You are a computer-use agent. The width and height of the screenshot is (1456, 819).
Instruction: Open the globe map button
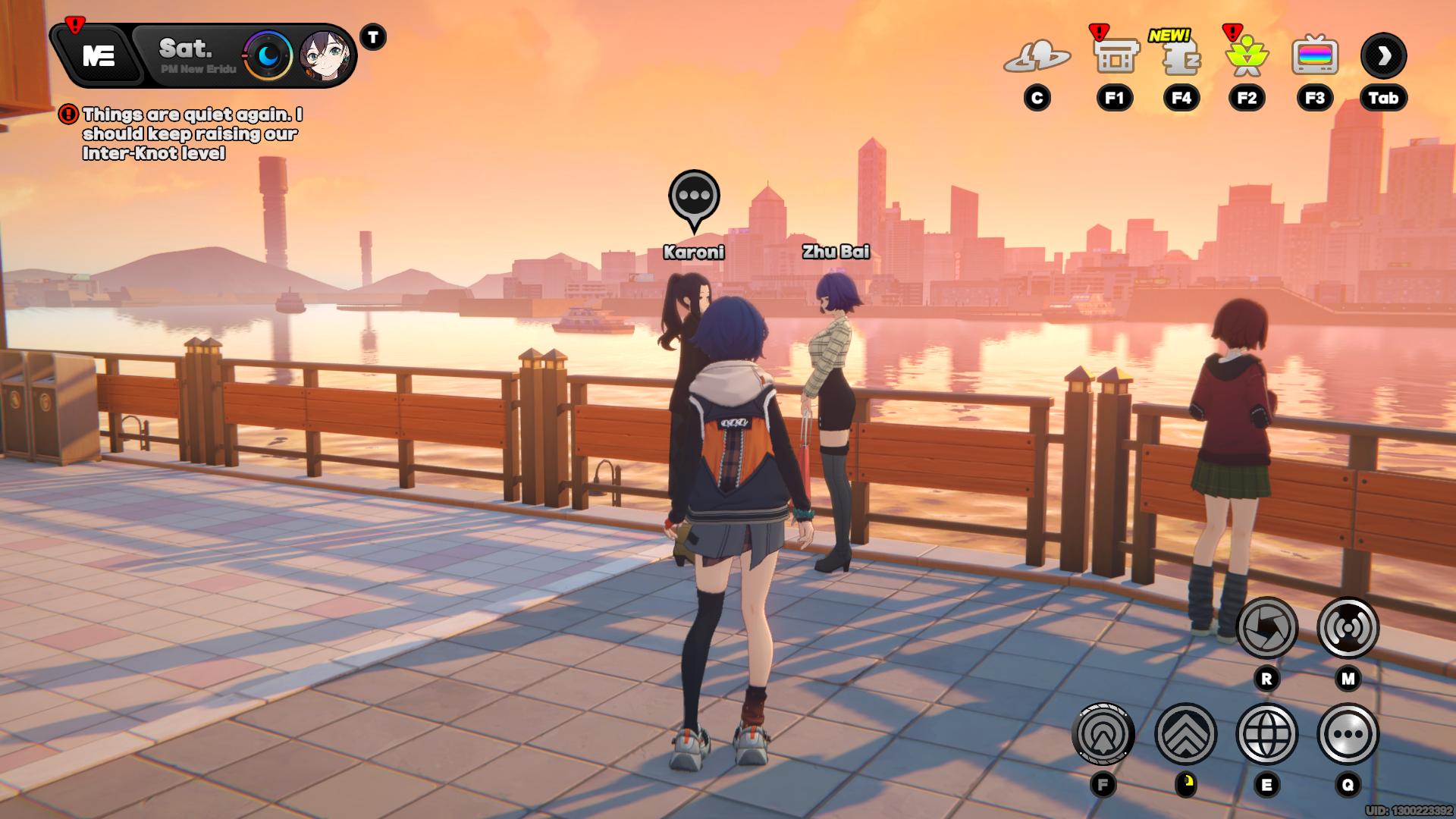pos(1266,734)
